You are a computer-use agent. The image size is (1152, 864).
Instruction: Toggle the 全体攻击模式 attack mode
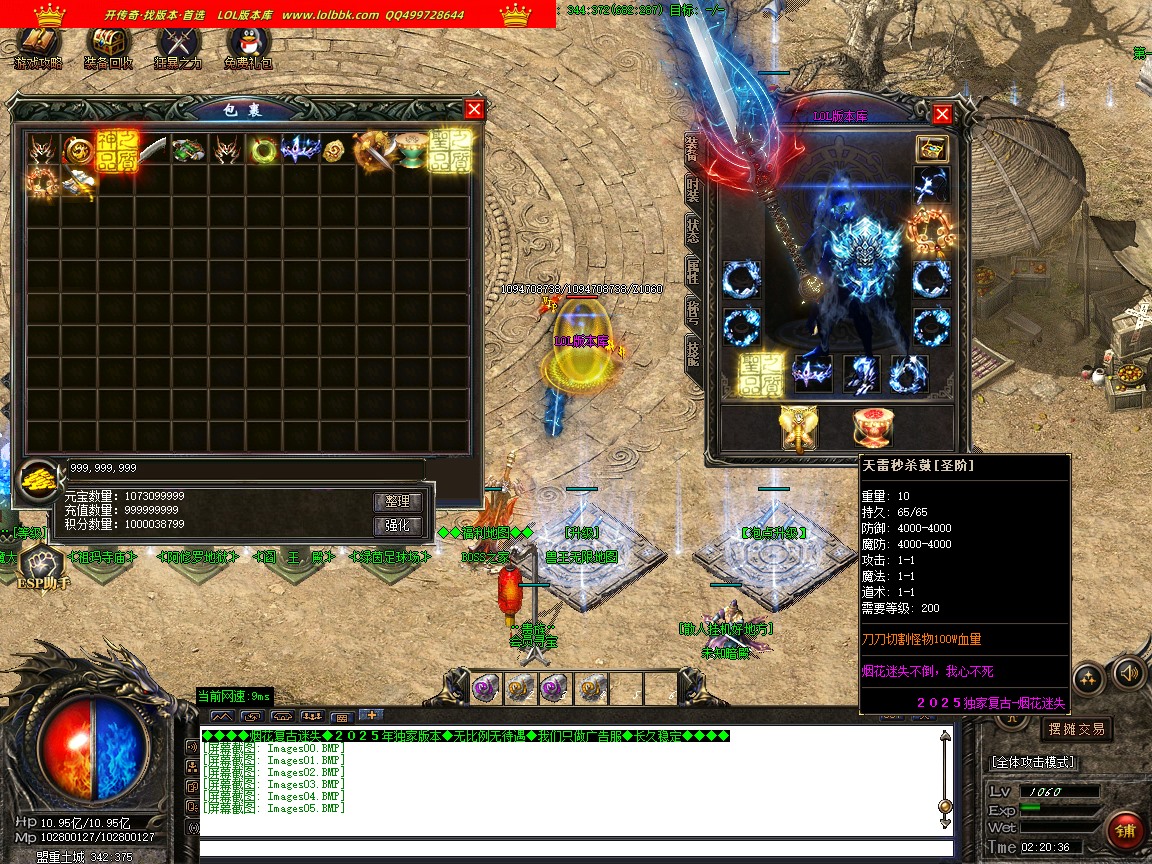pyautogui.click(x=1033, y=762)
